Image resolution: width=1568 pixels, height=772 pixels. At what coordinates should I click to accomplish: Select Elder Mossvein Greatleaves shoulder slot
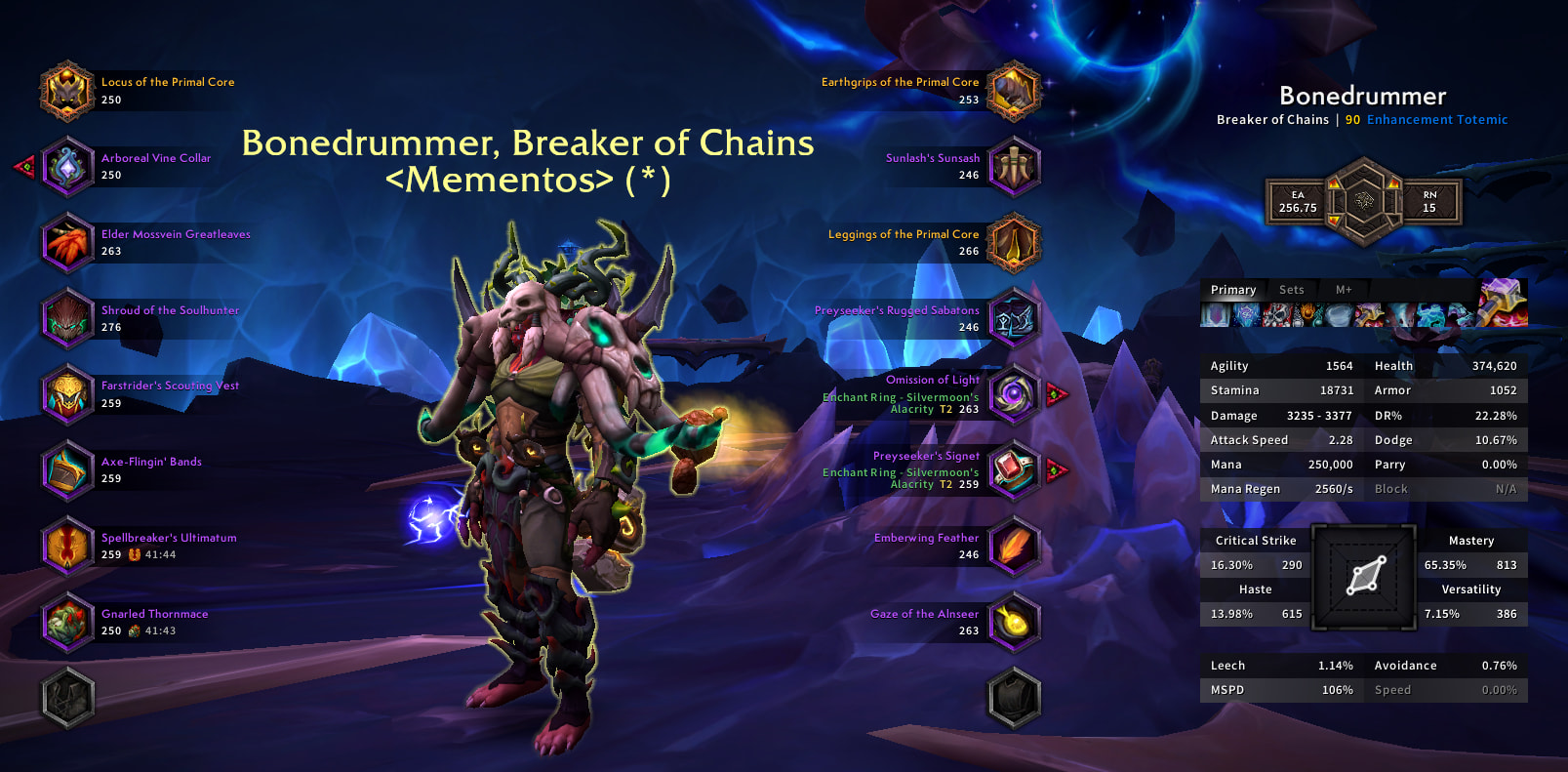point(66,243)
